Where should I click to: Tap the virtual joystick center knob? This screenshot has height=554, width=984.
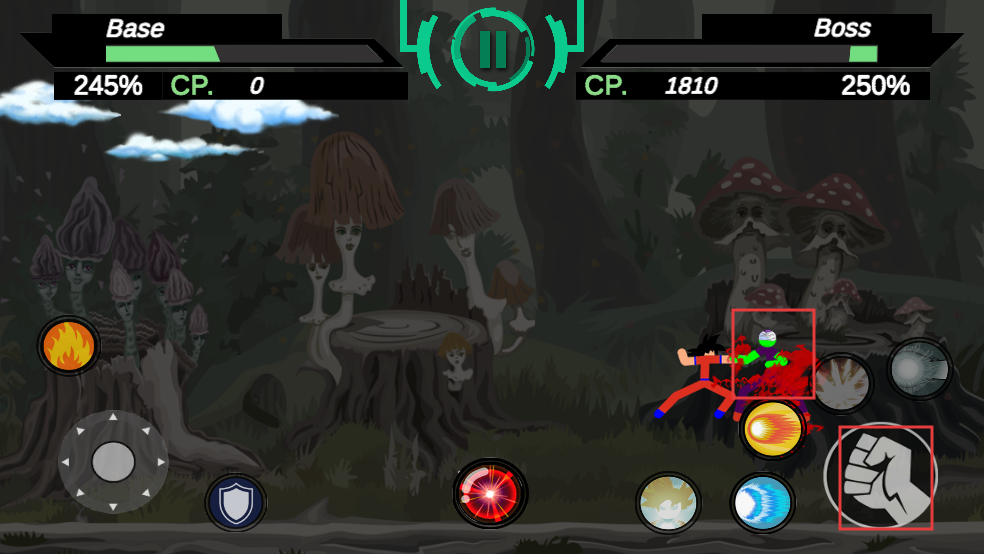tap(113, 462)
